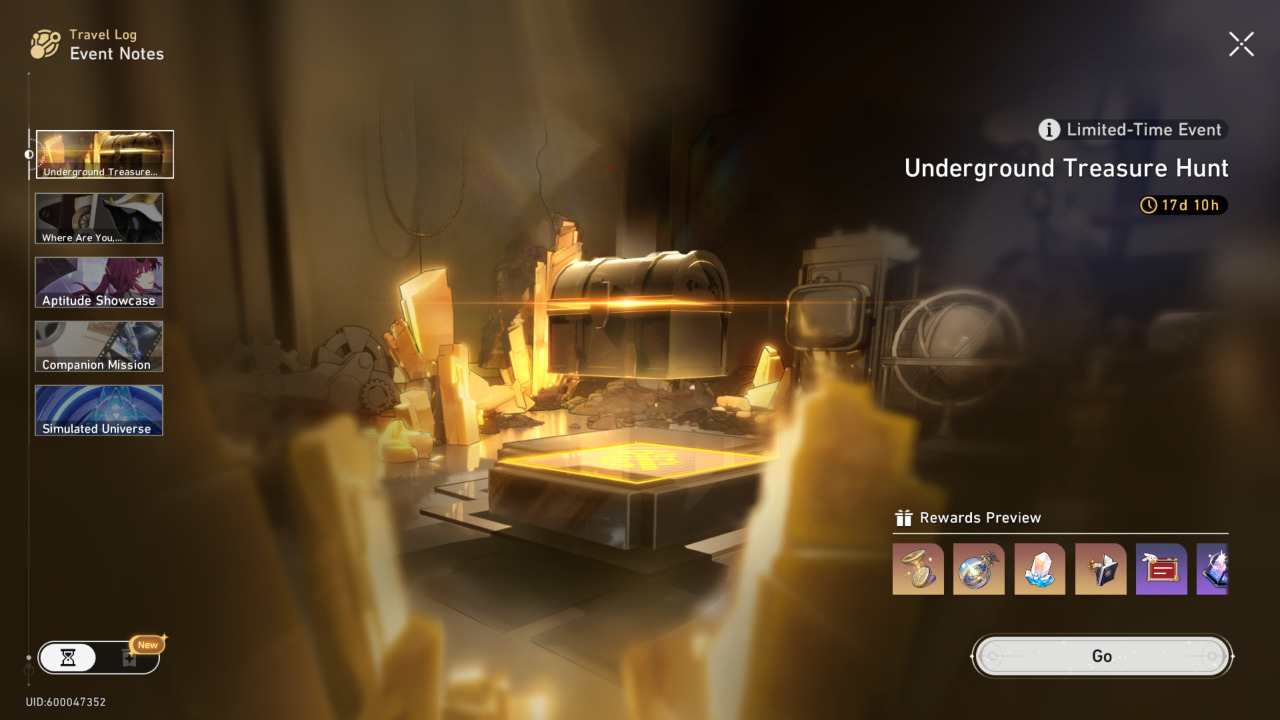View the white-and-blue crystal reward
Image resolution: width=1280 pixels, height=720 pixels.
(x=1040, y=569)
